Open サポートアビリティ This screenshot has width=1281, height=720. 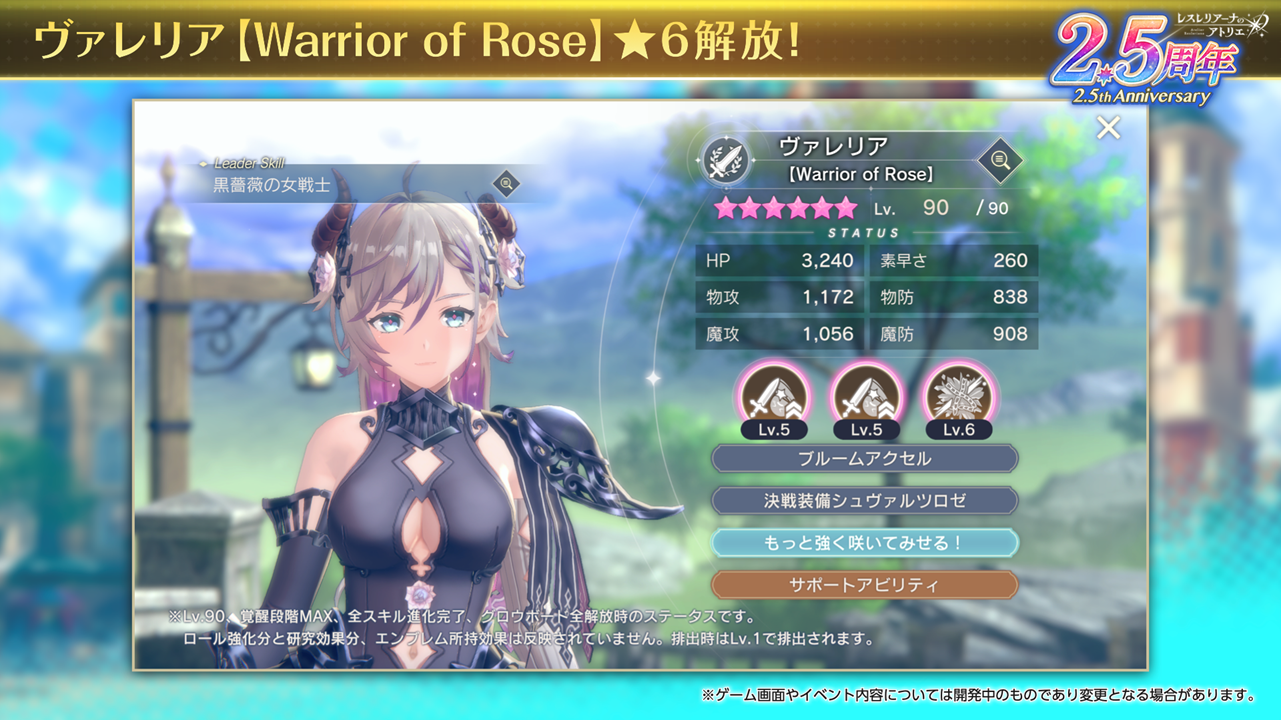tap(864, 585)
